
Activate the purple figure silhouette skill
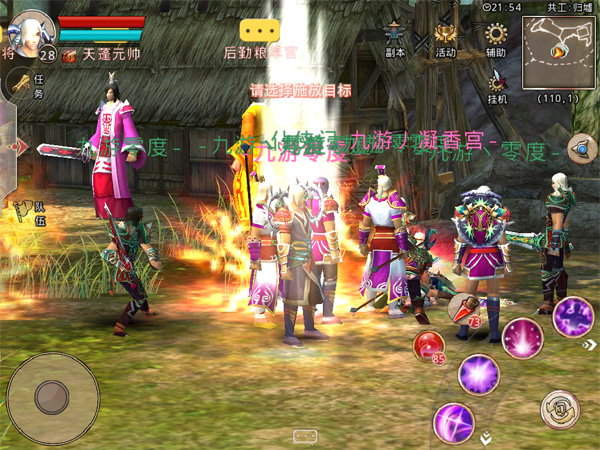click(573, 316)
